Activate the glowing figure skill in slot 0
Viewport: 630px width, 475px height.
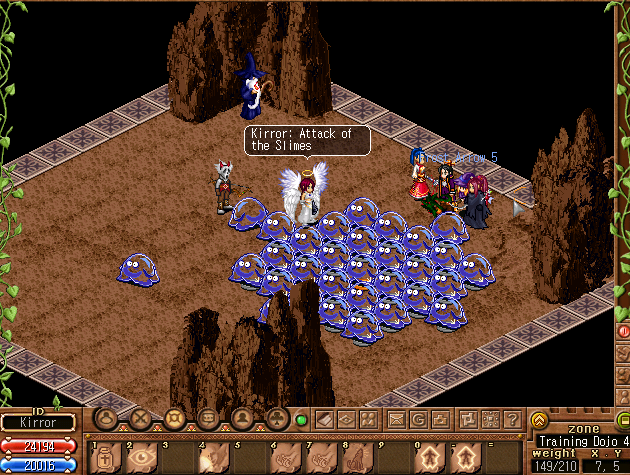pyautogui.click(x=430, y=457)
